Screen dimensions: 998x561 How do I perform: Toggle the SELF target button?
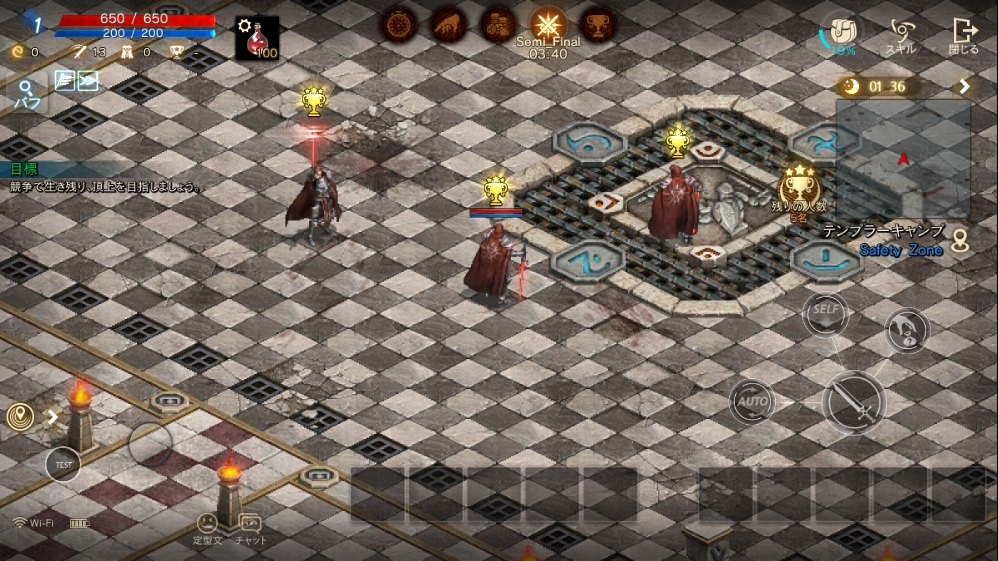[x=825, y=311]
